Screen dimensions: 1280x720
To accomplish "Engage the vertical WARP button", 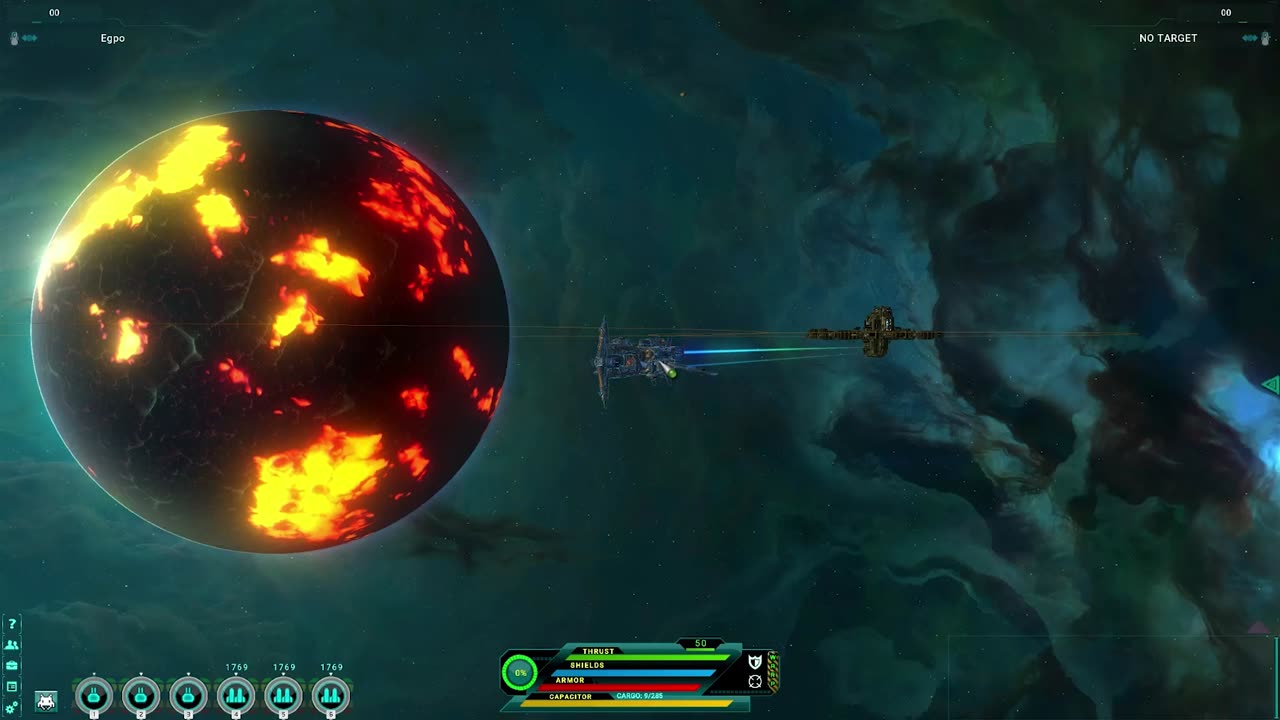I will 773,671.
